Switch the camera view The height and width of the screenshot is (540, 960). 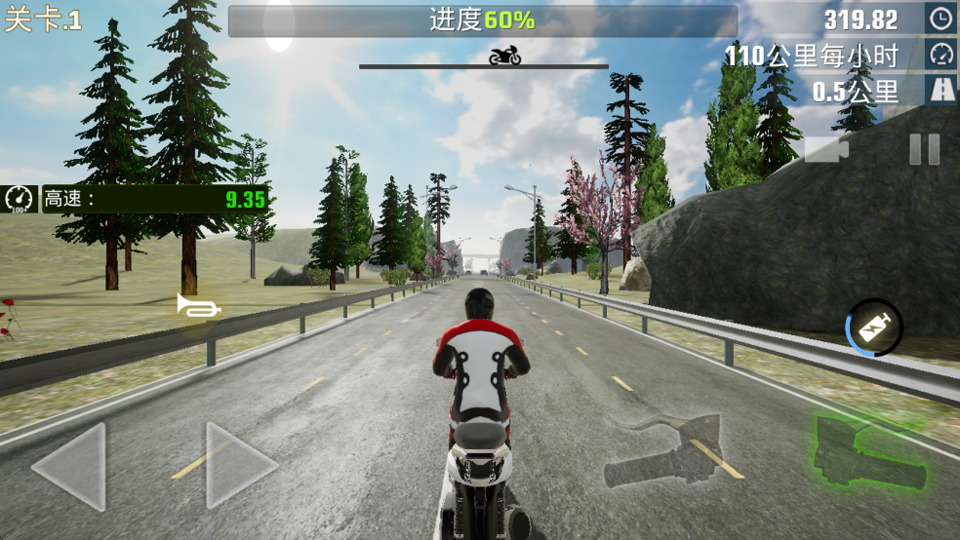[827, 150]
